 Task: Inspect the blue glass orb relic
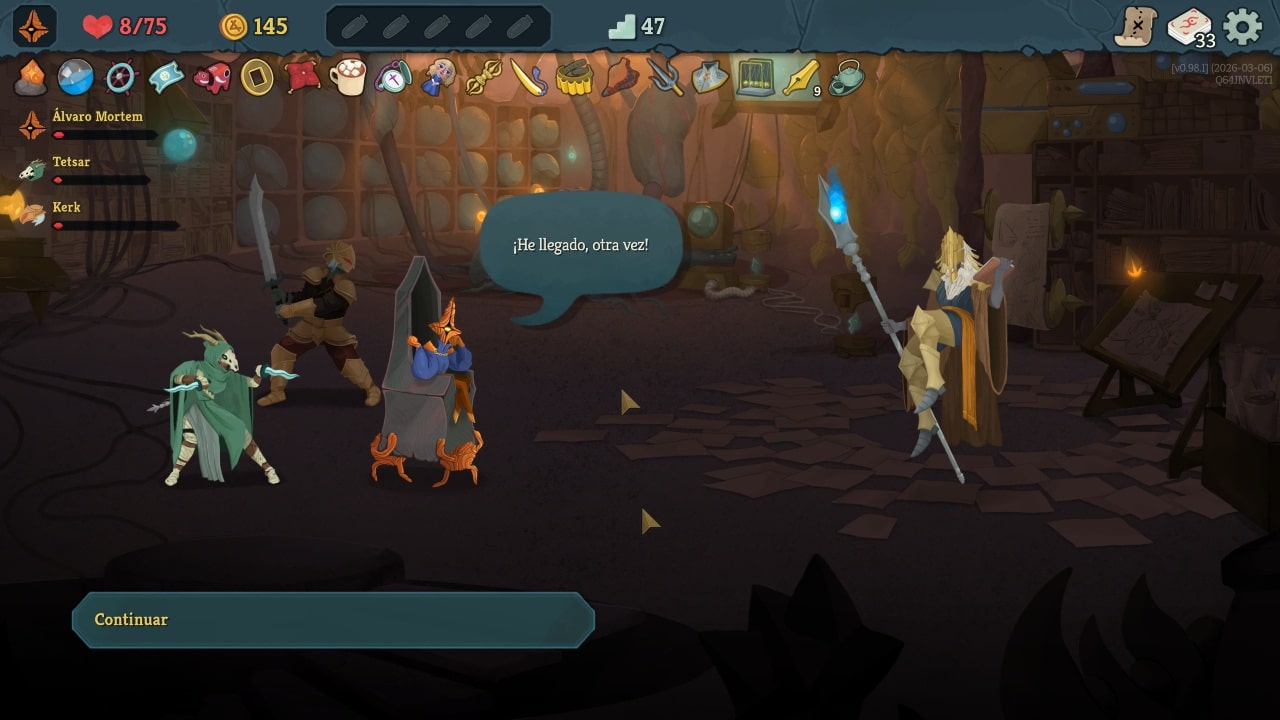click(76, 77)
